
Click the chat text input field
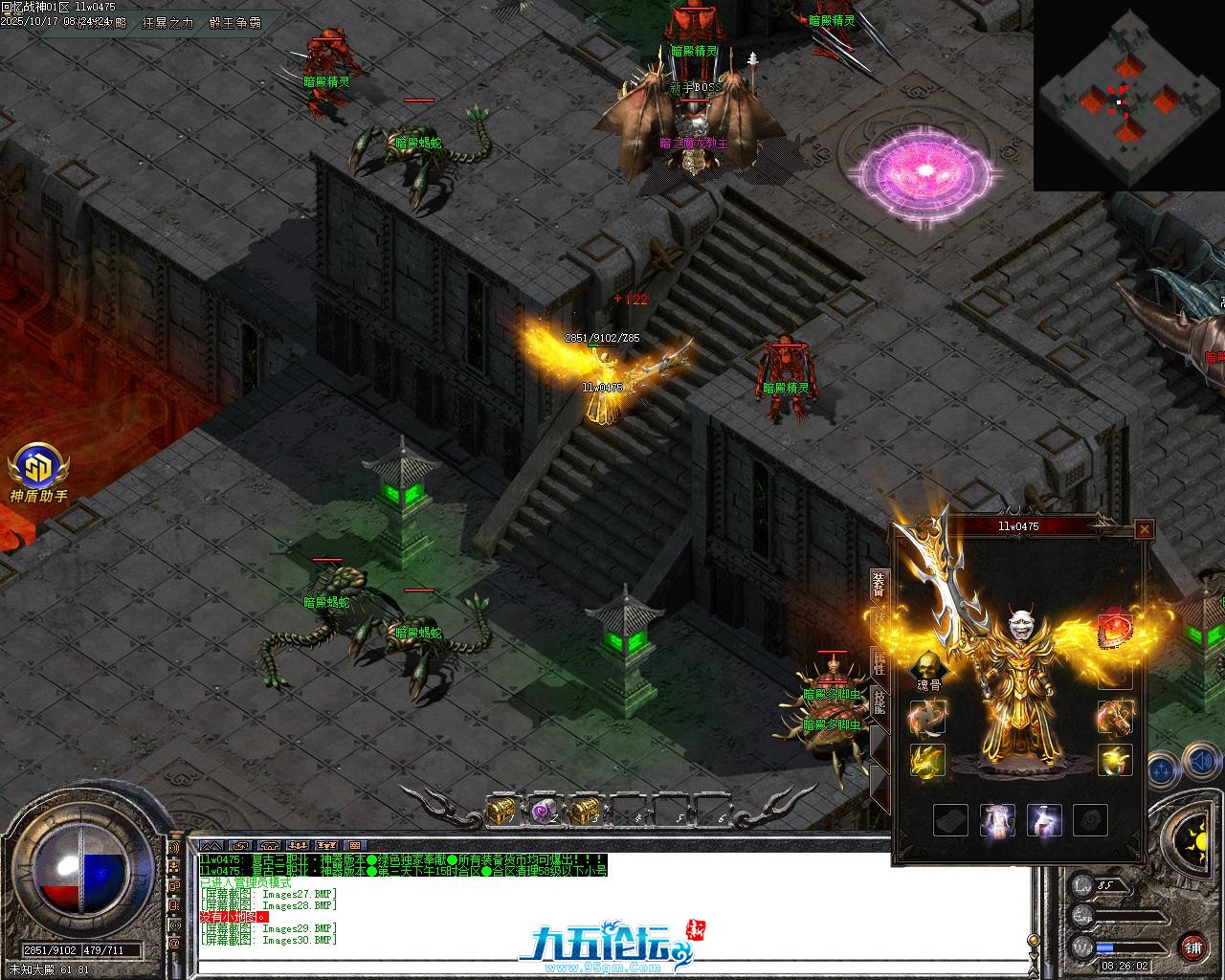(612, 966)
